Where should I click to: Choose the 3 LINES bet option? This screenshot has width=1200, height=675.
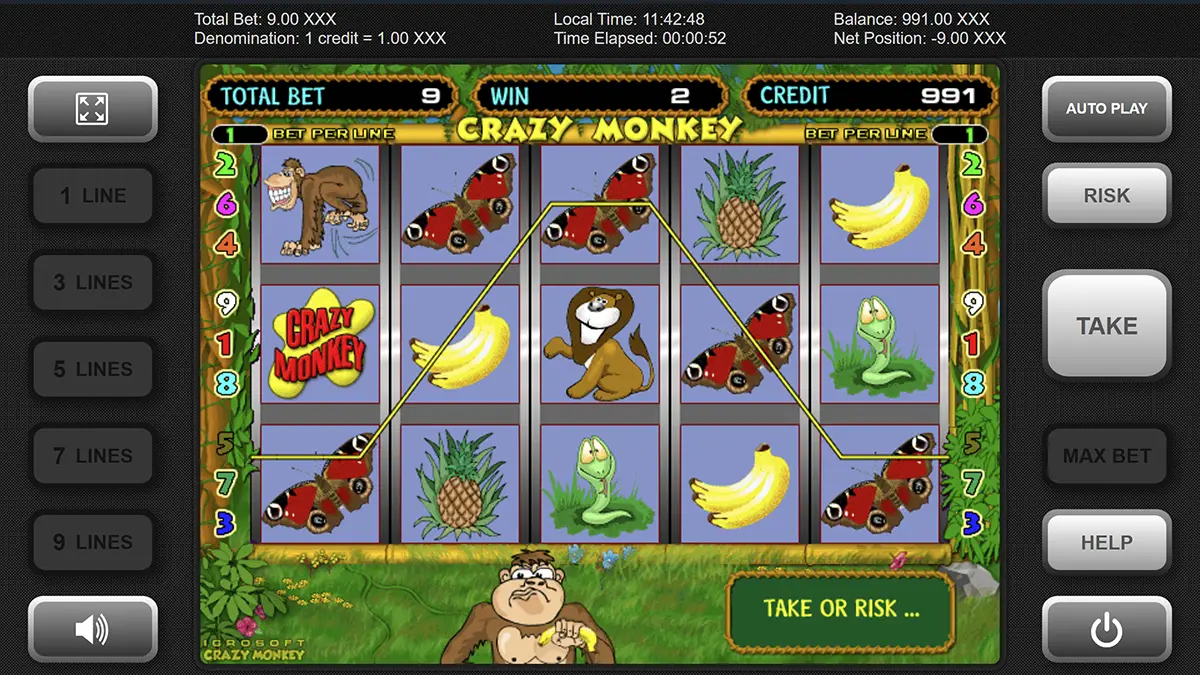pos(92,283)
